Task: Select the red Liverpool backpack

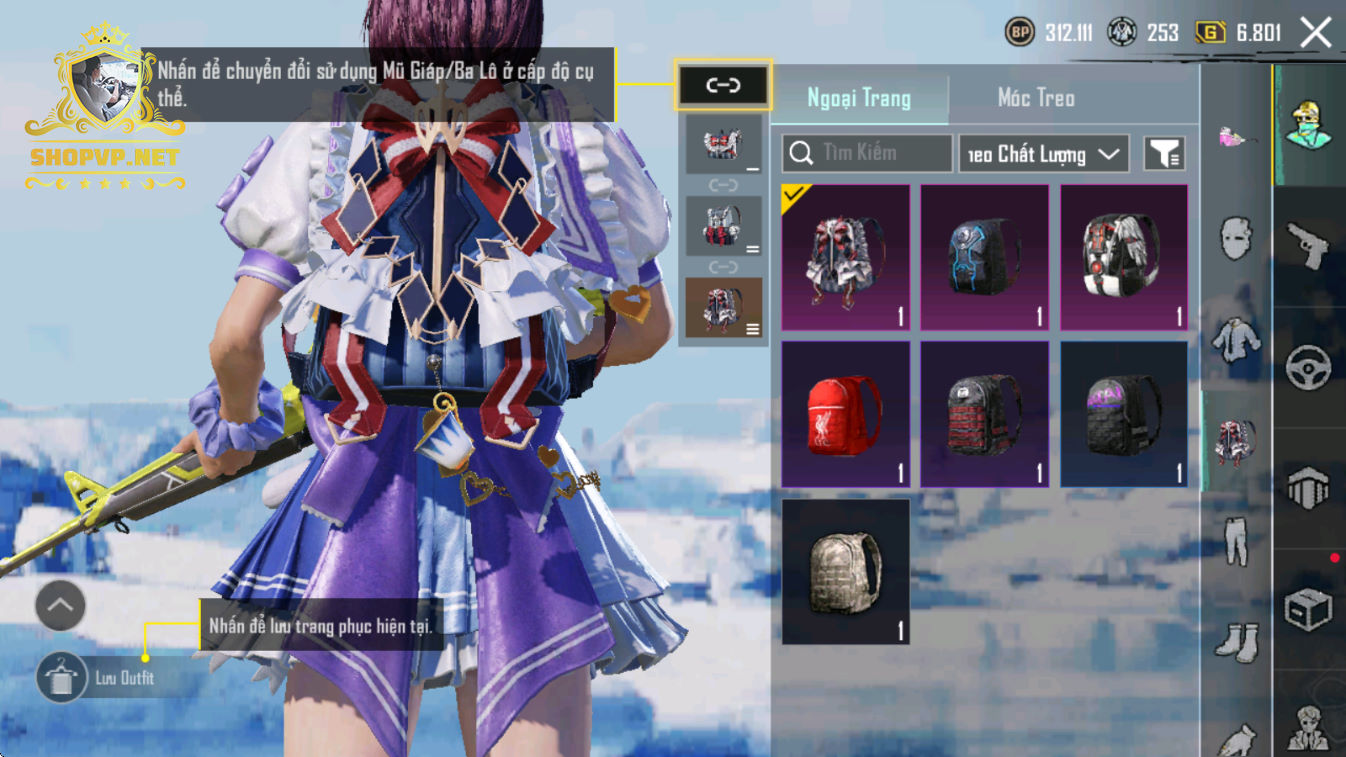Action: (846, 414)
